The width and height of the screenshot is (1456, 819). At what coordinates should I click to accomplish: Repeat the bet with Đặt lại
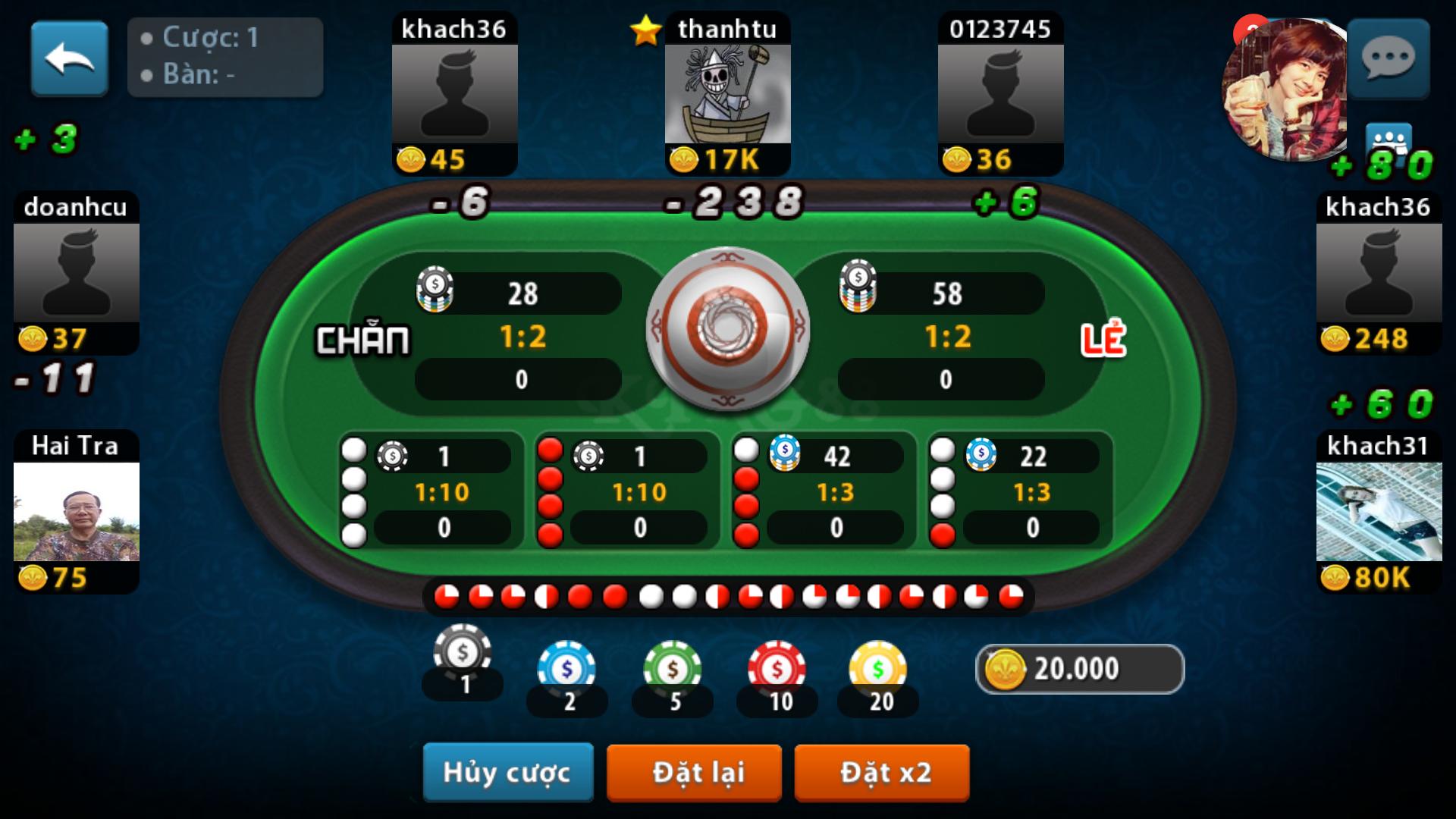694,772
